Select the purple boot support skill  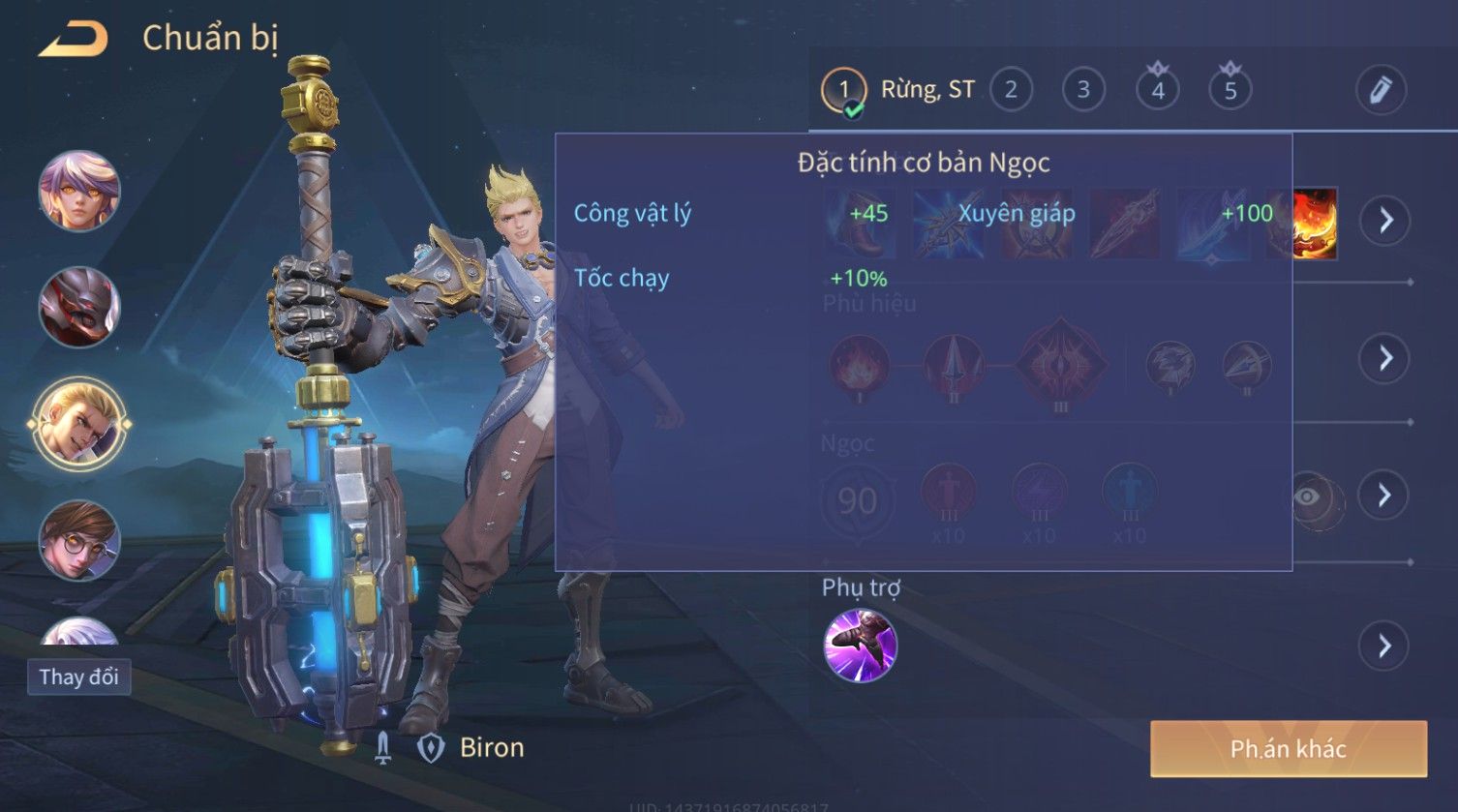860,646
